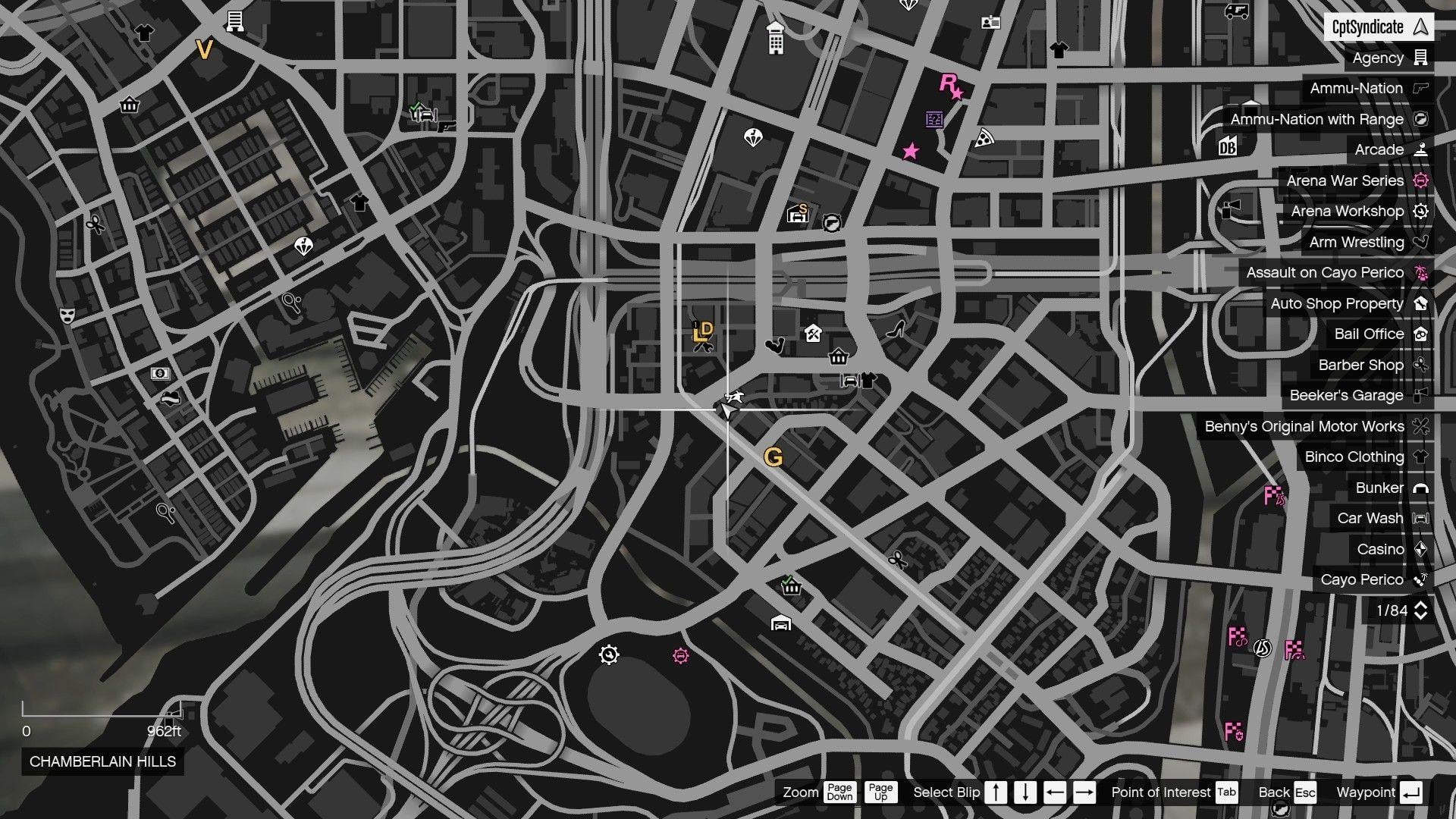Expand the legend using the down chevron

(x=1421, y=616)
